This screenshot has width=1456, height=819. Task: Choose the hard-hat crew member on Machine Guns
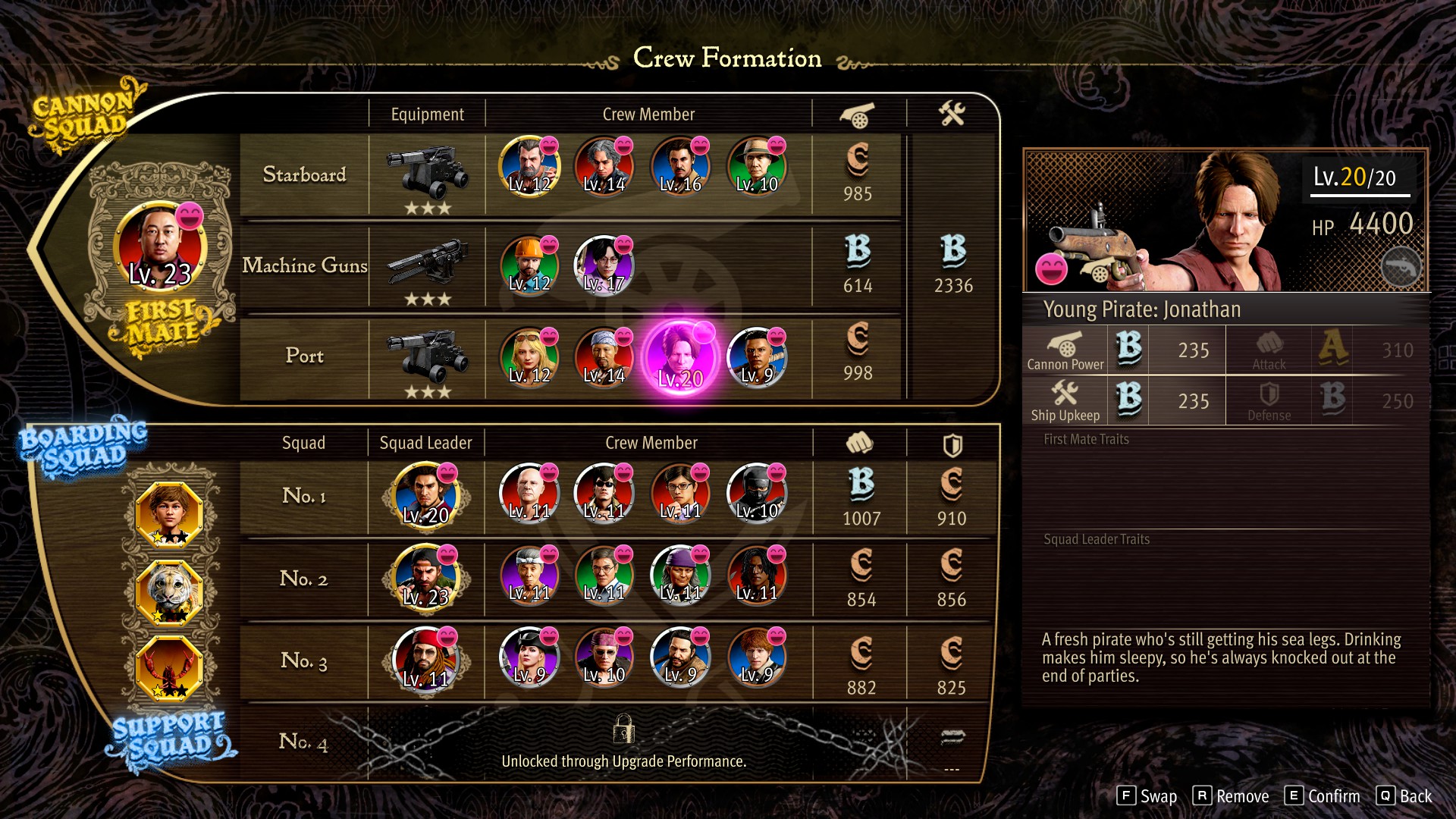[x=529, y=265]
